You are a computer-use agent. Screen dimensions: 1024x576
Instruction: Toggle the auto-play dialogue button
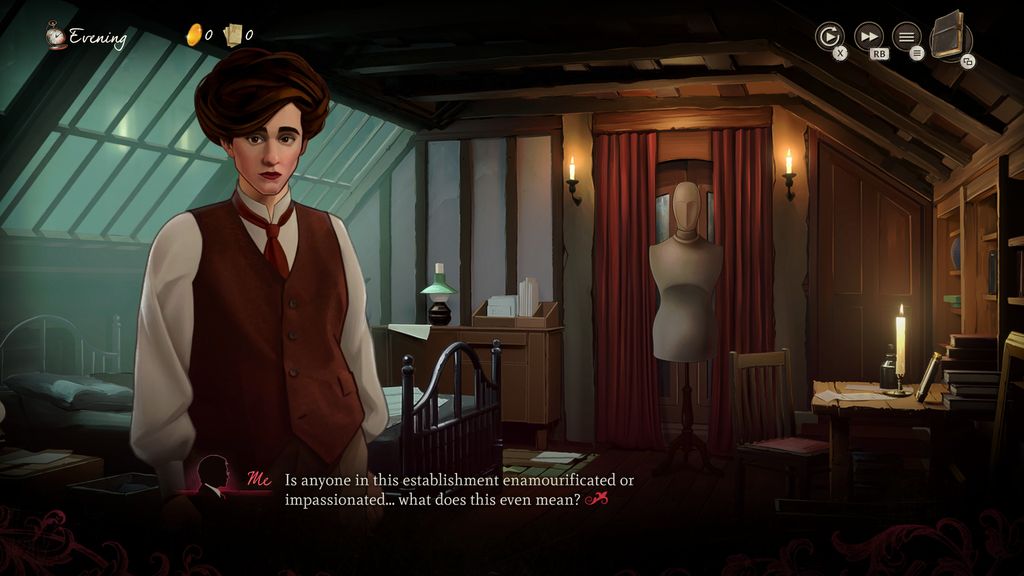coord(829,37)
